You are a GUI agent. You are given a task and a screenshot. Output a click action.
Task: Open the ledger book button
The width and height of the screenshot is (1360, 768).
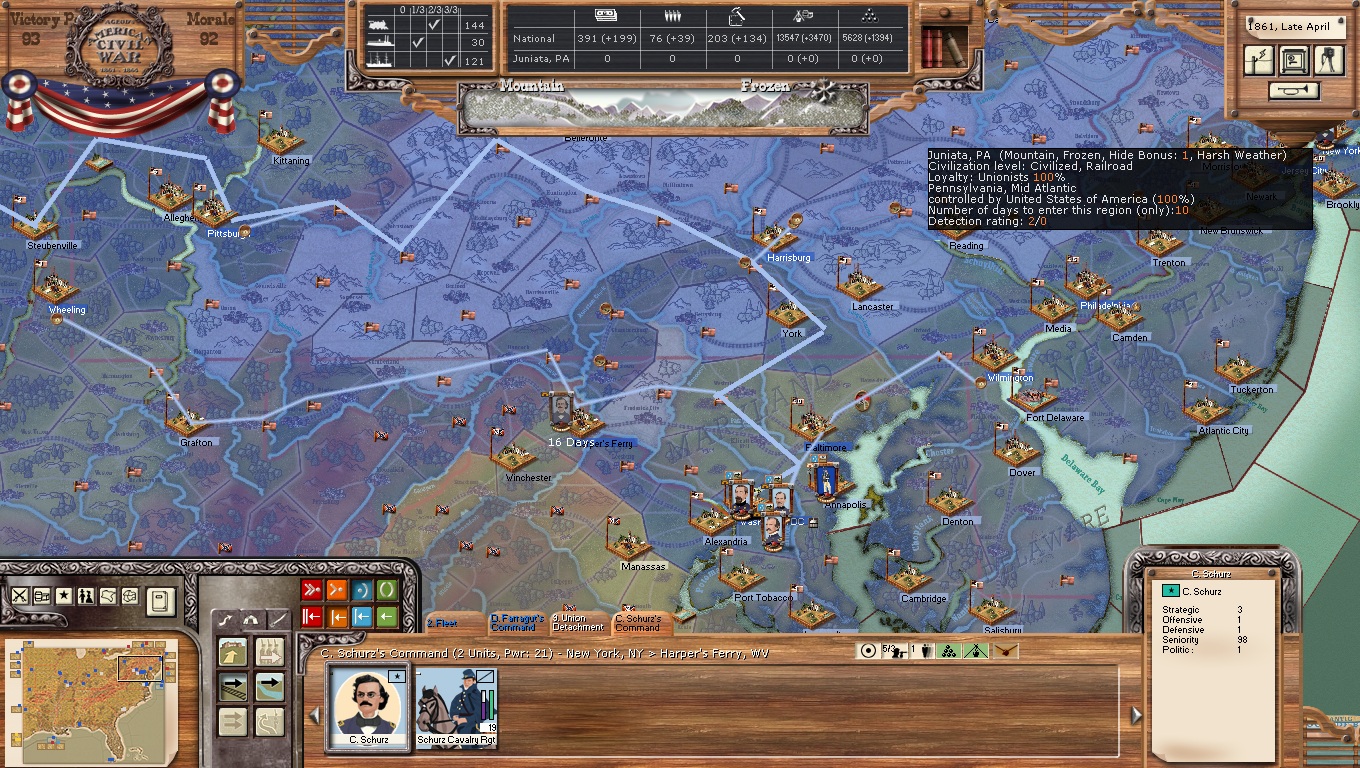[x=160, y=602]
